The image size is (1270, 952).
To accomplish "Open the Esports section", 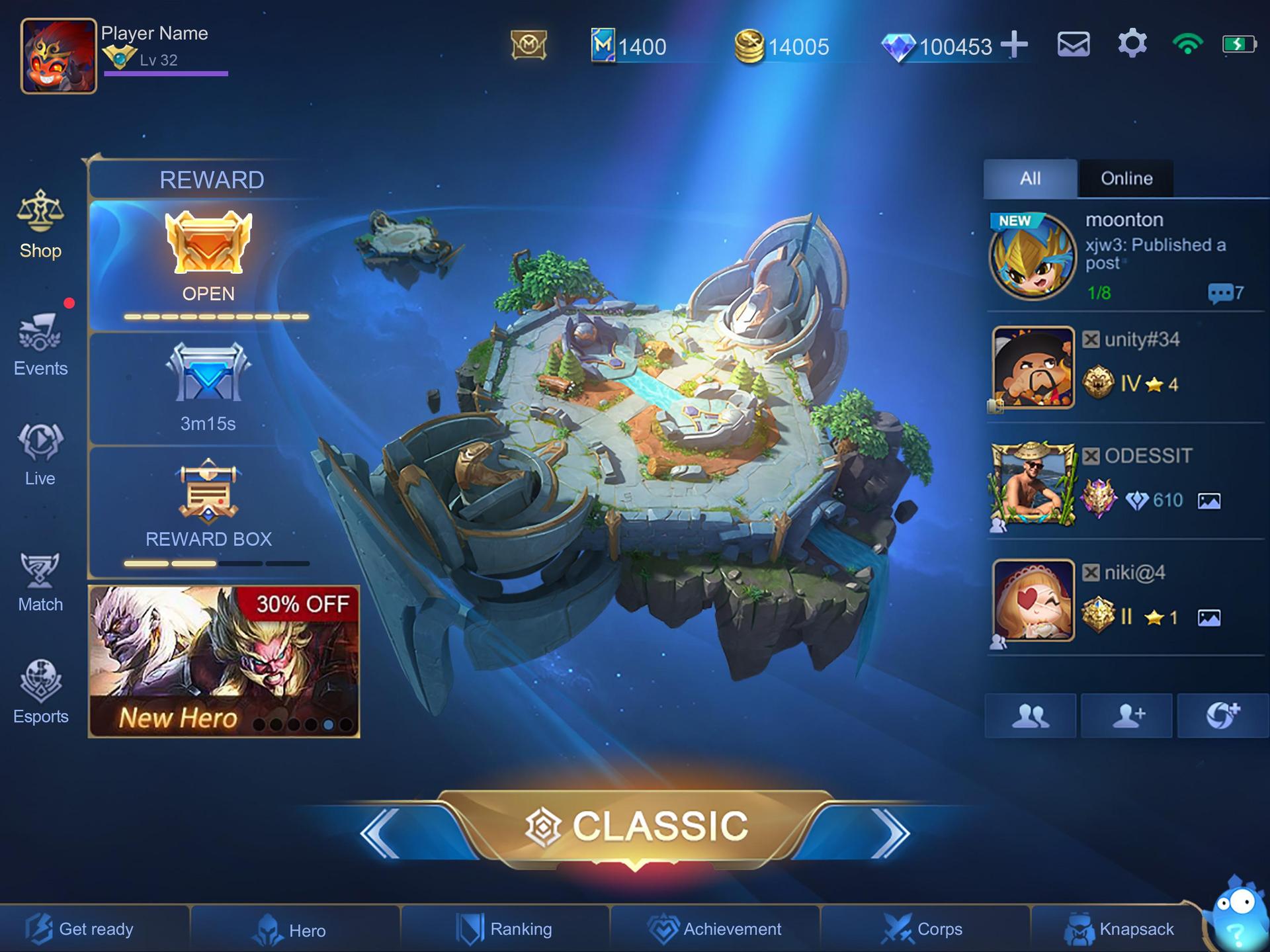I will pyautogui.click(x=40, y=691).
